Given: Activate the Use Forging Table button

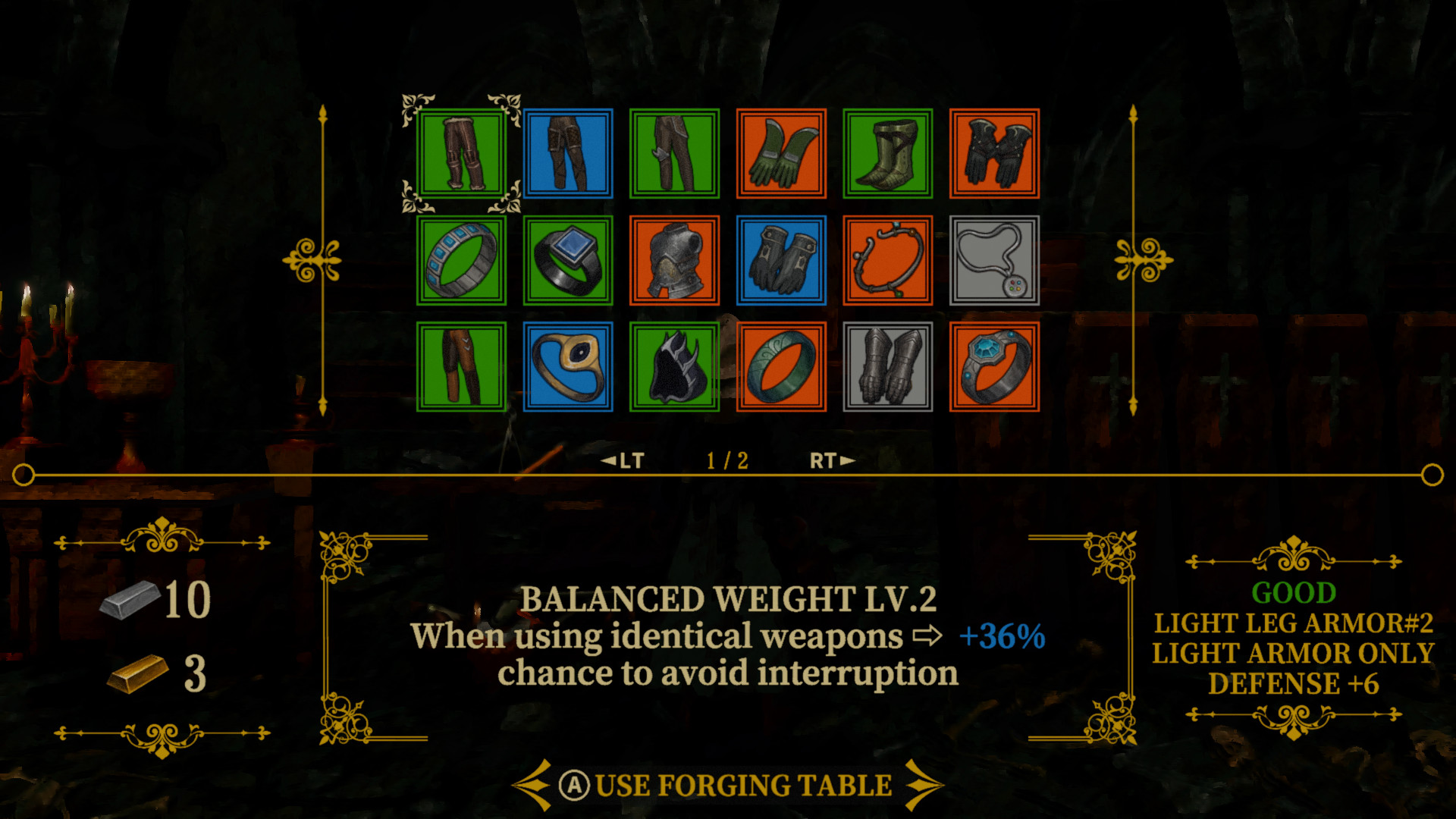Looking at the screenshot, I should pyautogui.click(x=728, y=785).
